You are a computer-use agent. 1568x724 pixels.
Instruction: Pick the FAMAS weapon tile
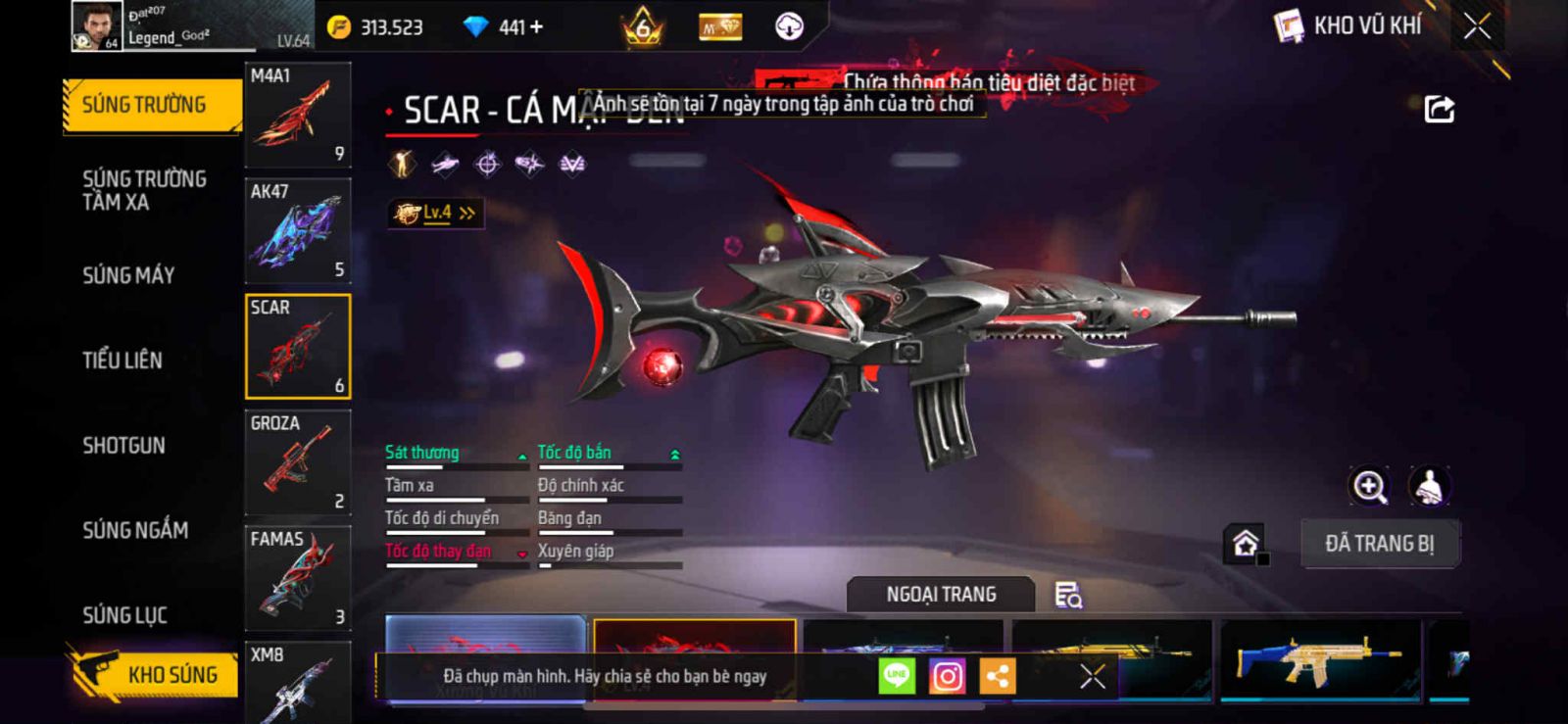tap(298, 578)
